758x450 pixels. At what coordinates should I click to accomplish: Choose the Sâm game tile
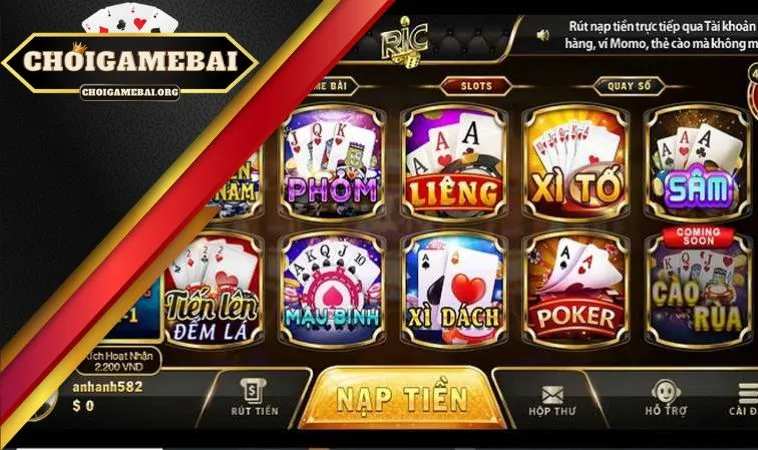coord(697,163)
